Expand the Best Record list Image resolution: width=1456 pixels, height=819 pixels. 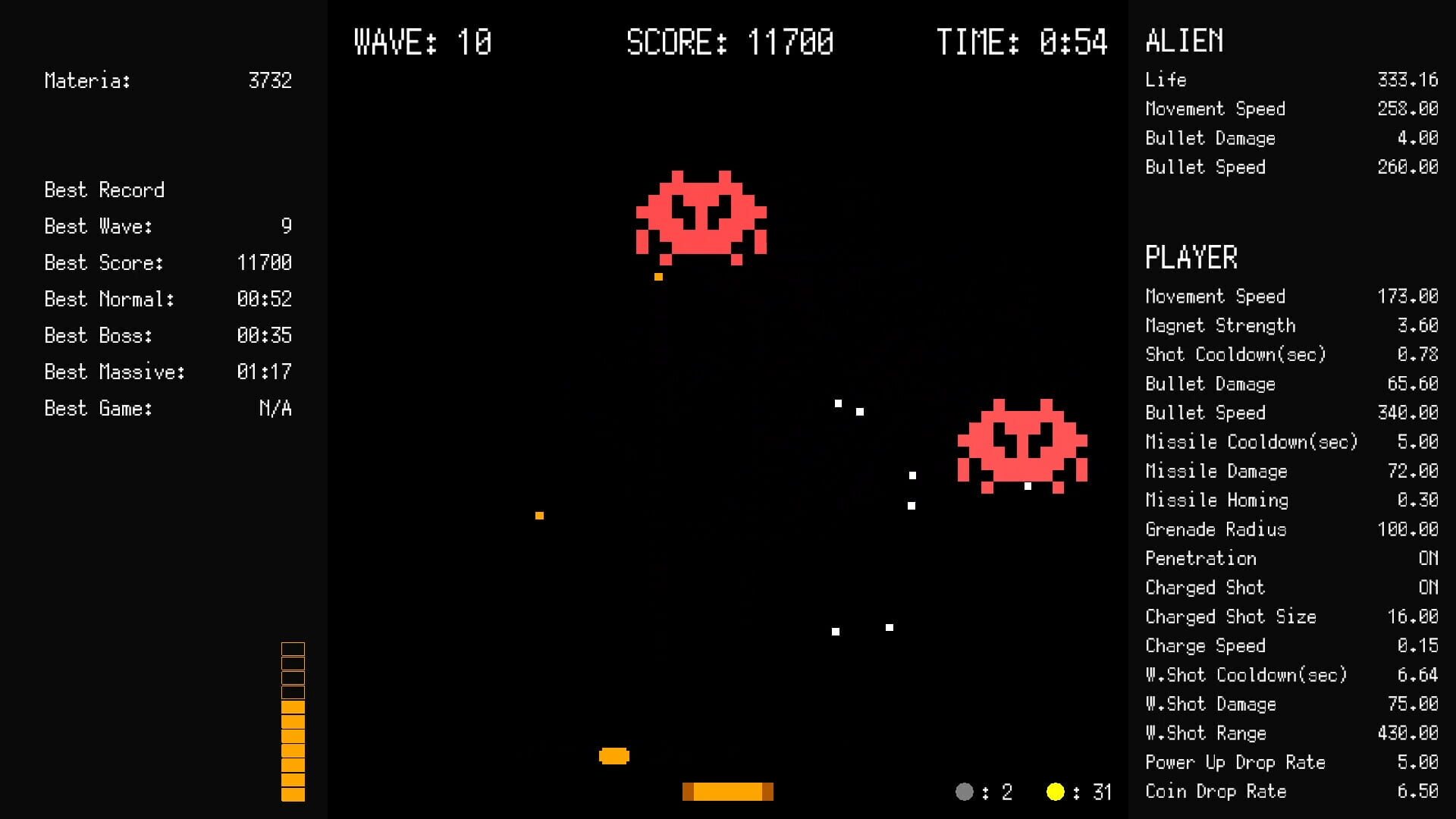click(x=103, y=190)
